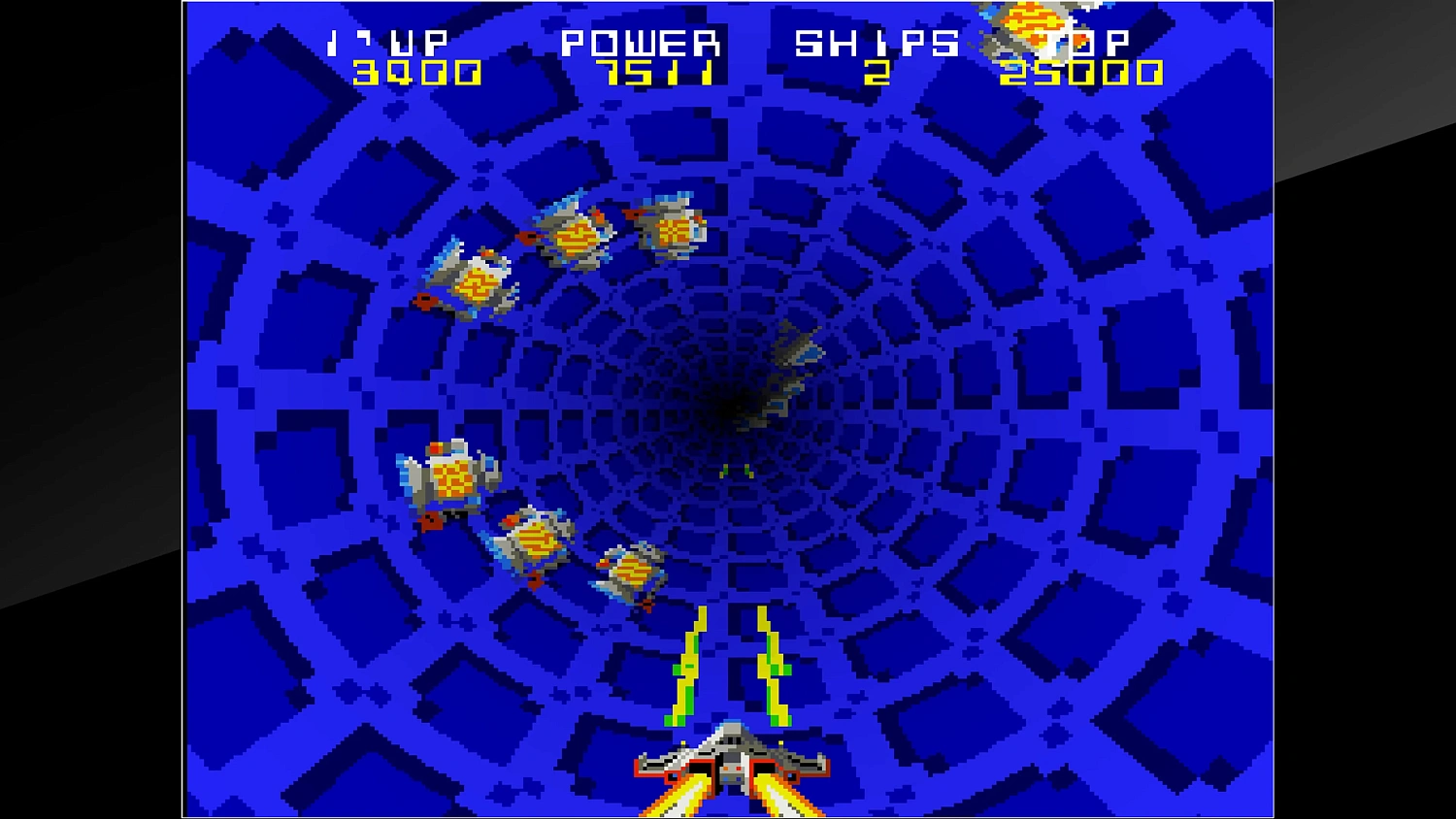Click the lowest enemy in left formation
Image resolution: width=1456 pixels, height=819 pixels.
[x=631, y=573]
